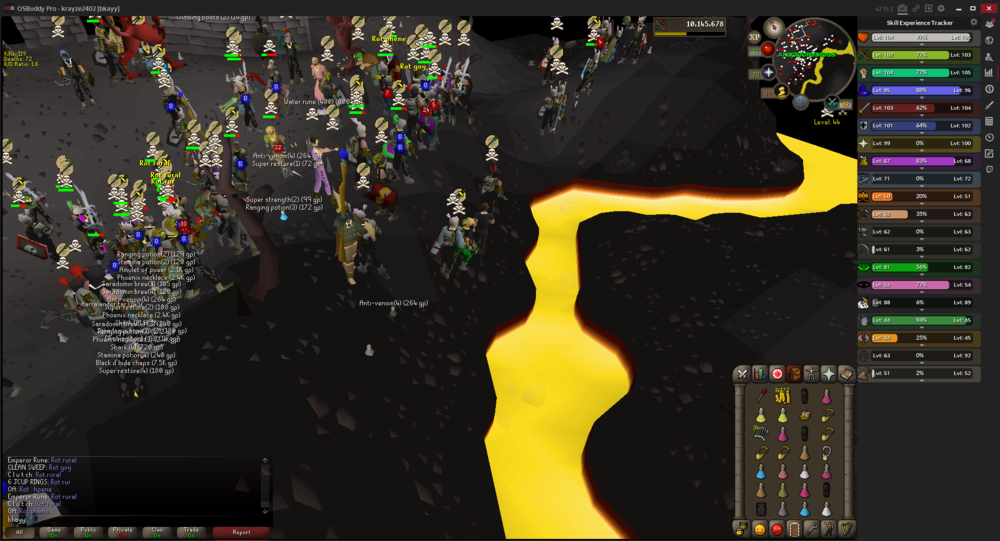Open the Combat Options tab

[742, 374]
